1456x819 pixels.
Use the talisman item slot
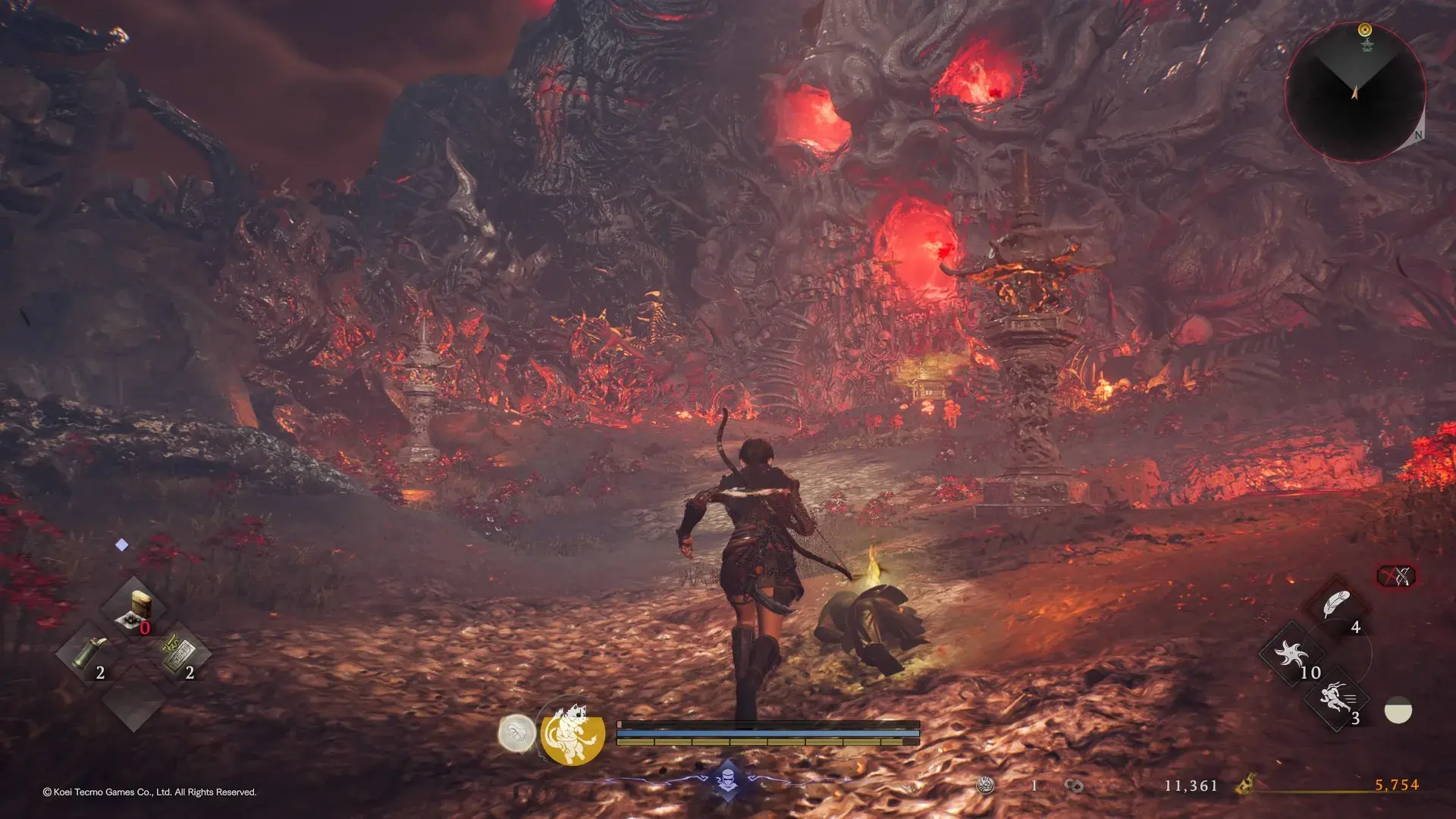(x=179, y=653)
